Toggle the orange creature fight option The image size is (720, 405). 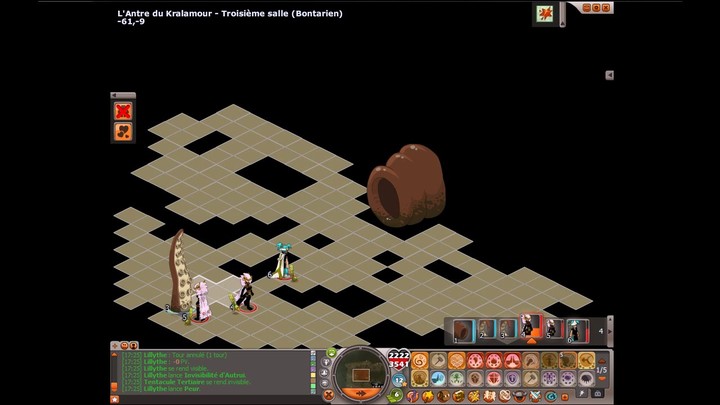tap(124, 132)
